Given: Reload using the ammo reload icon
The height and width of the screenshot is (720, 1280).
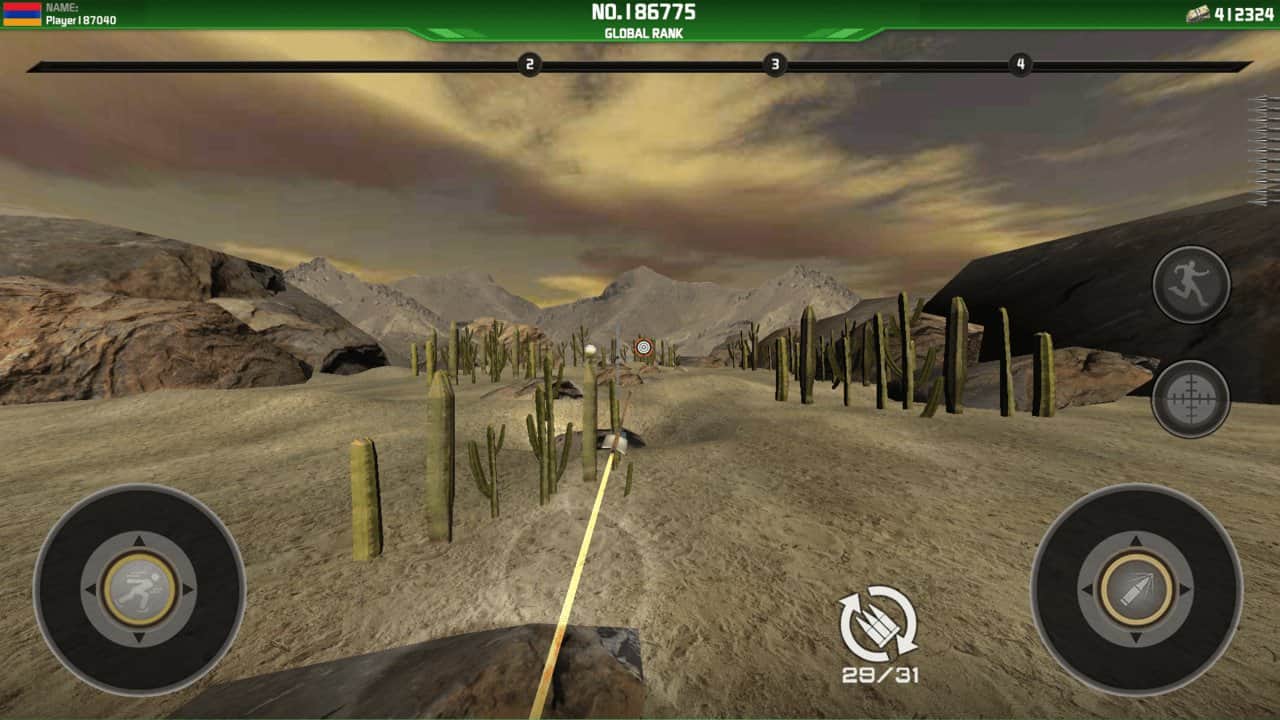Looking at the screenshot, I should (879, 624).
